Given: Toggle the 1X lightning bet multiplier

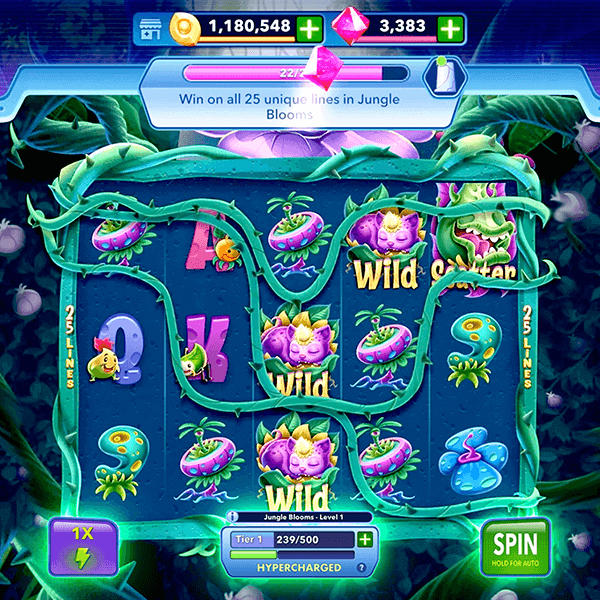Looking at the screenshot, I should coord(84,548).
